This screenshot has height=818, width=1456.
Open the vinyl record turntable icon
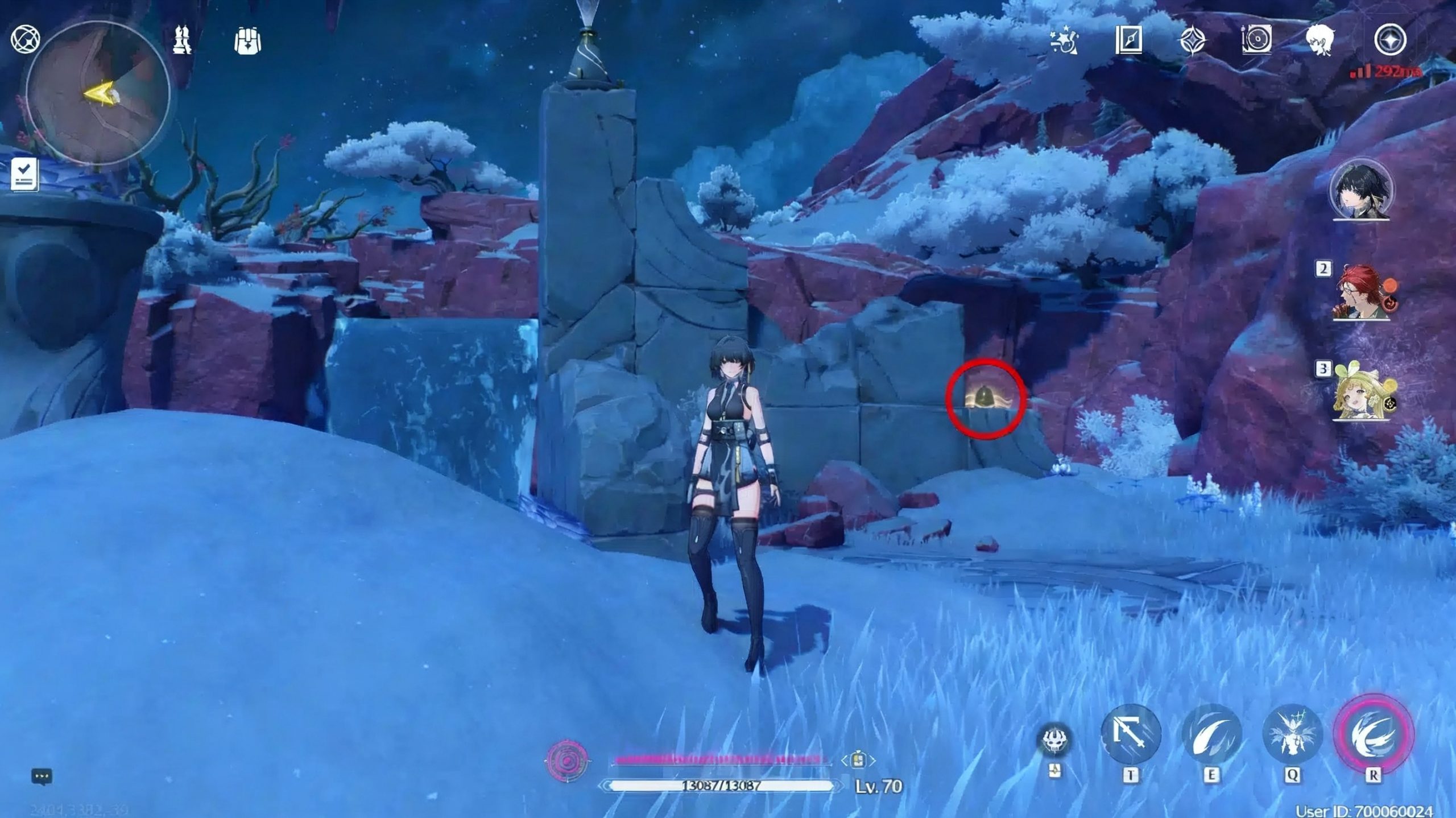click(1256, 40)
